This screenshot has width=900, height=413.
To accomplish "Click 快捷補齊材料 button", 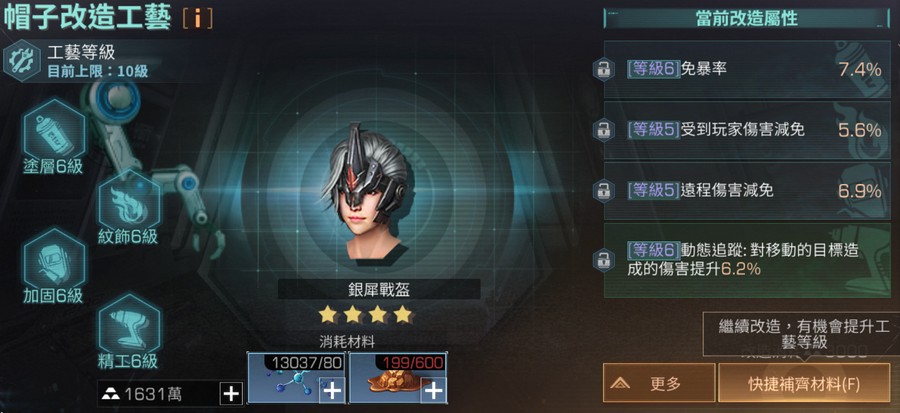I will tap(805, 383).
